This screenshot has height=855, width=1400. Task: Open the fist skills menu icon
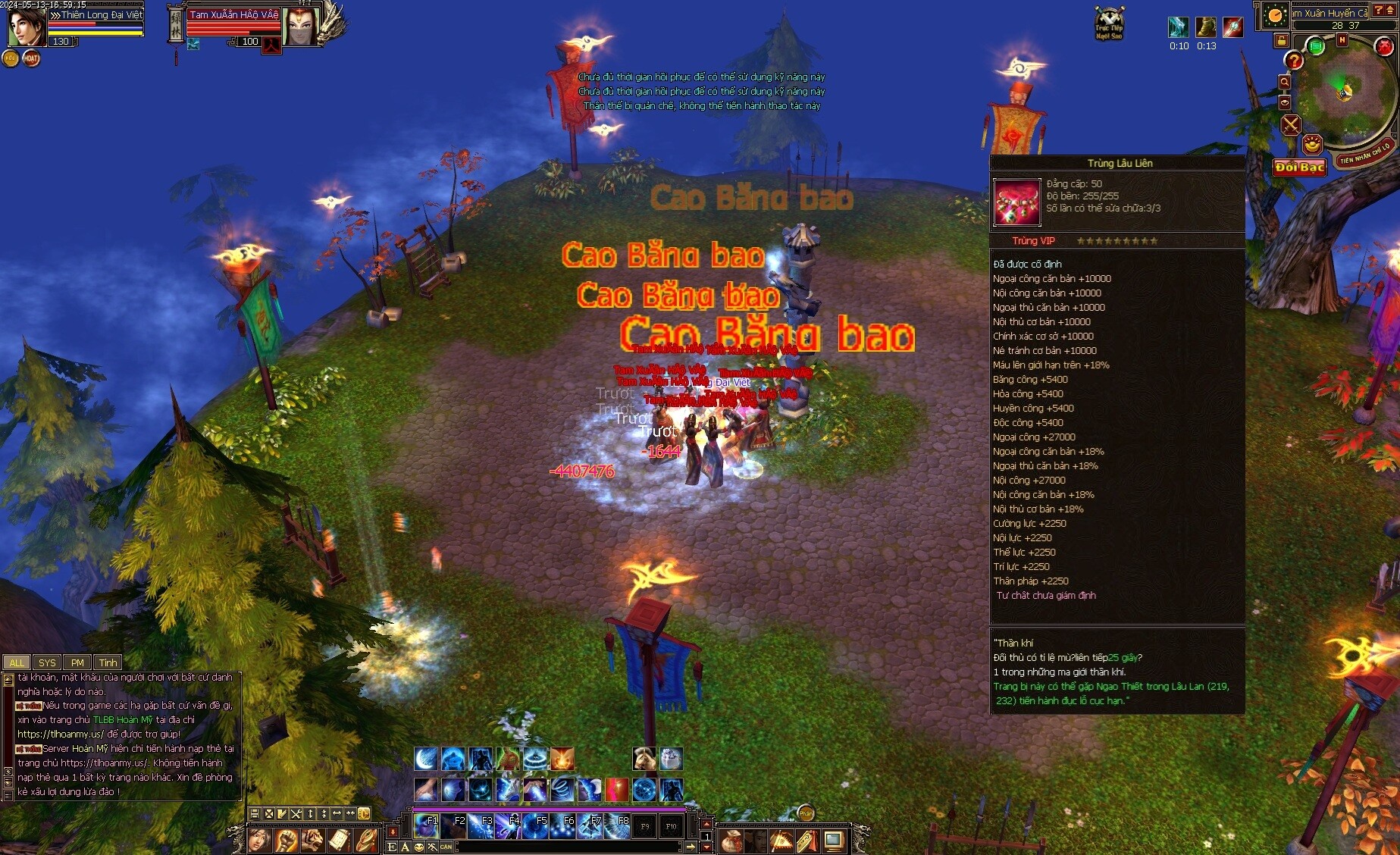point(286,840)
